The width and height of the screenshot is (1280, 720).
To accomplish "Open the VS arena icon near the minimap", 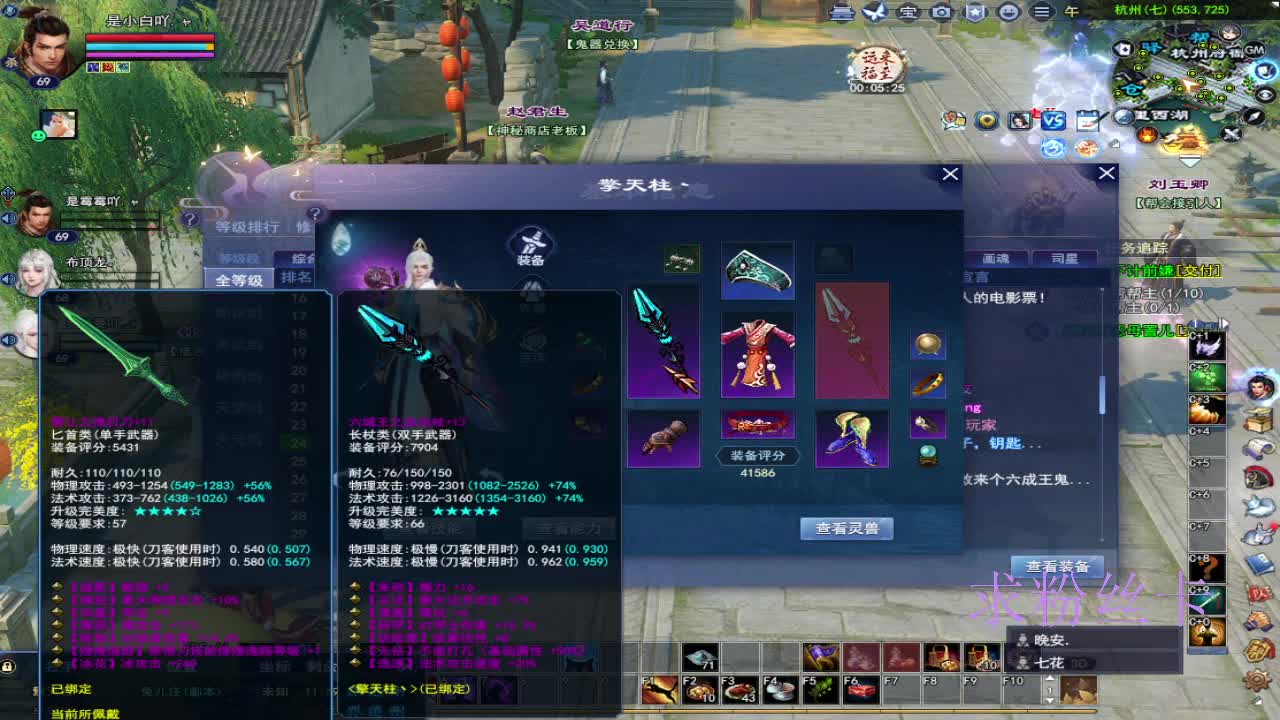I will coord(1052,121).
